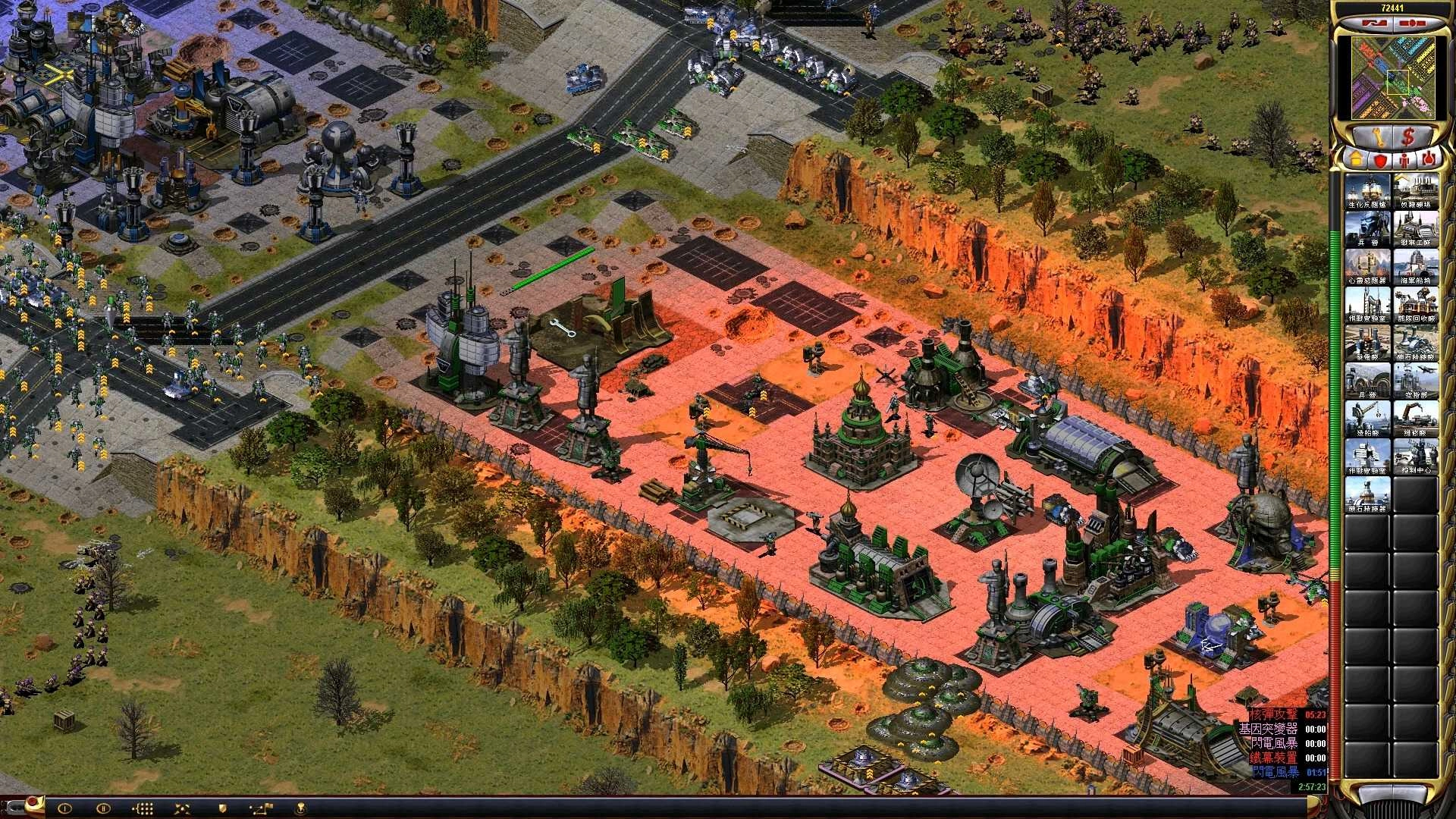The height and width of the screenshot is (819, 1456).
Task: Build the 空指部 structure
Action: [x=1415, y=381]
